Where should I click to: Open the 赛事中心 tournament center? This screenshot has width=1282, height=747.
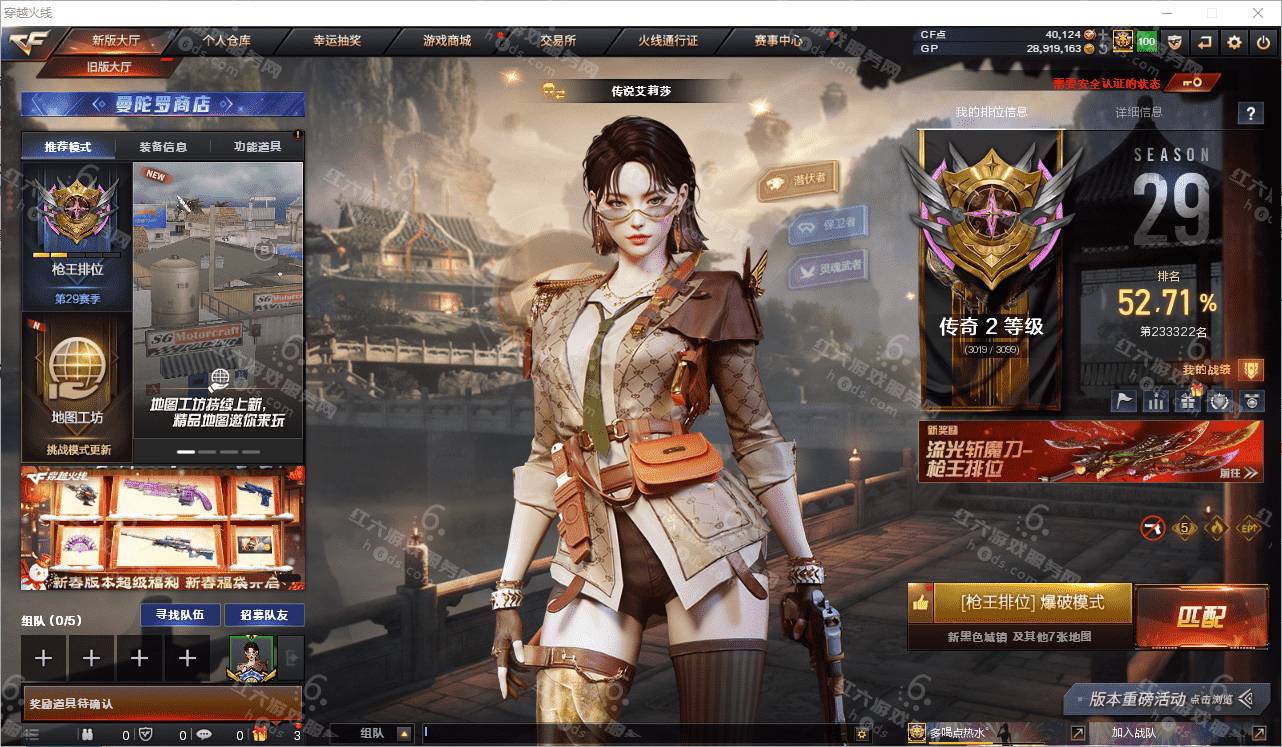pos(778,41)
